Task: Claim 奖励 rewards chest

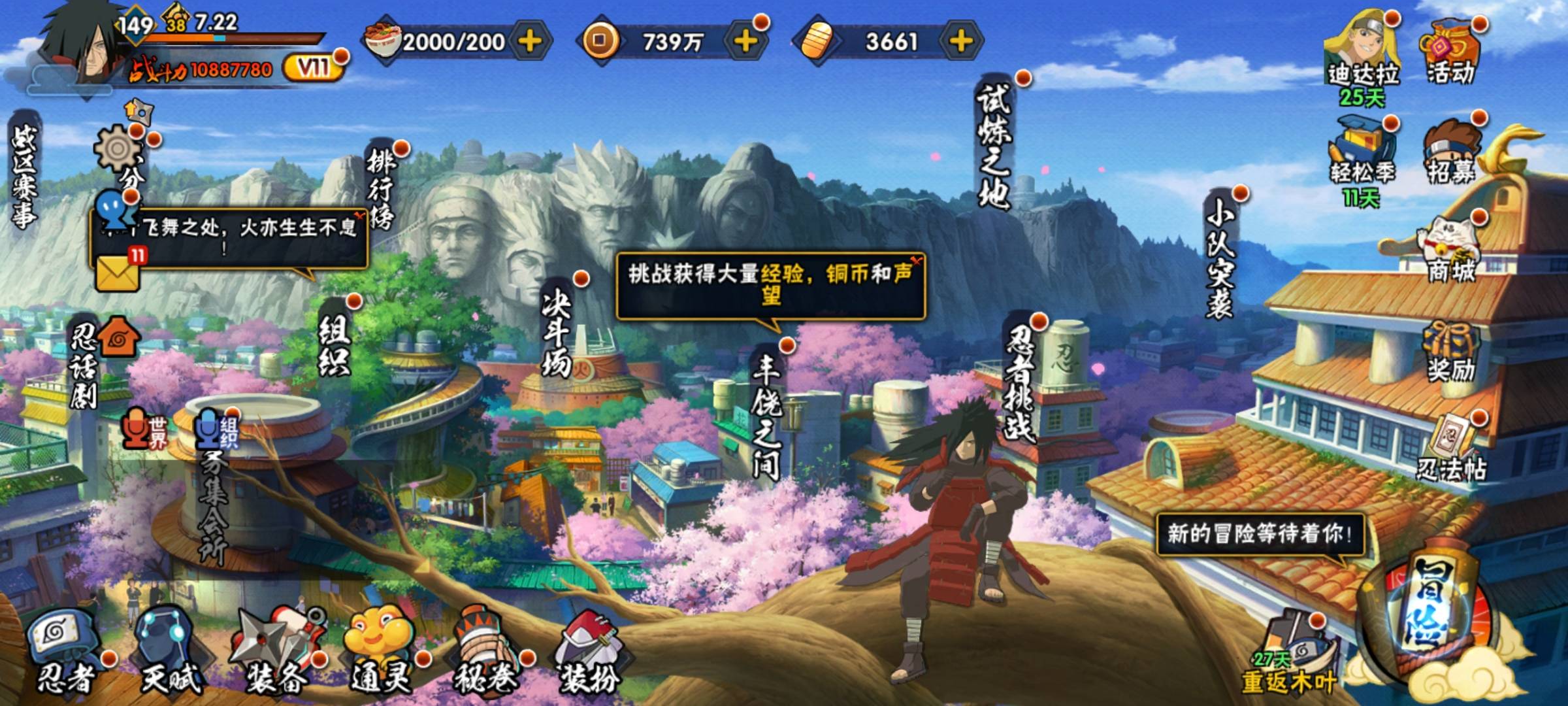Action: click(x=1450, y=353)
